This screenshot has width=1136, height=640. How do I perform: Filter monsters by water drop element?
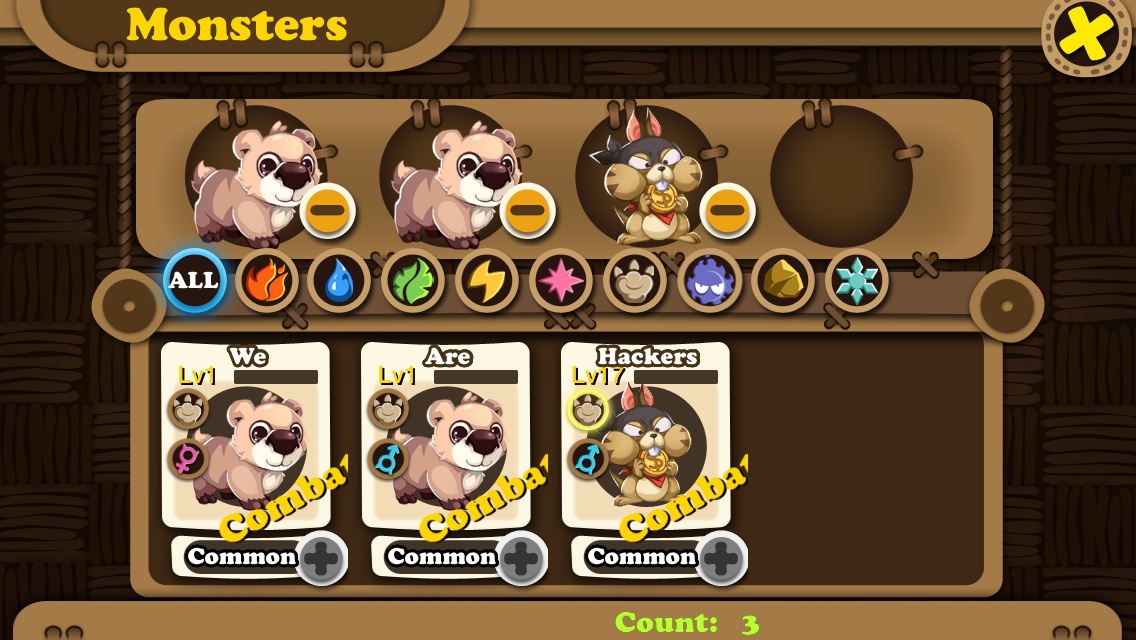(339, 281)
